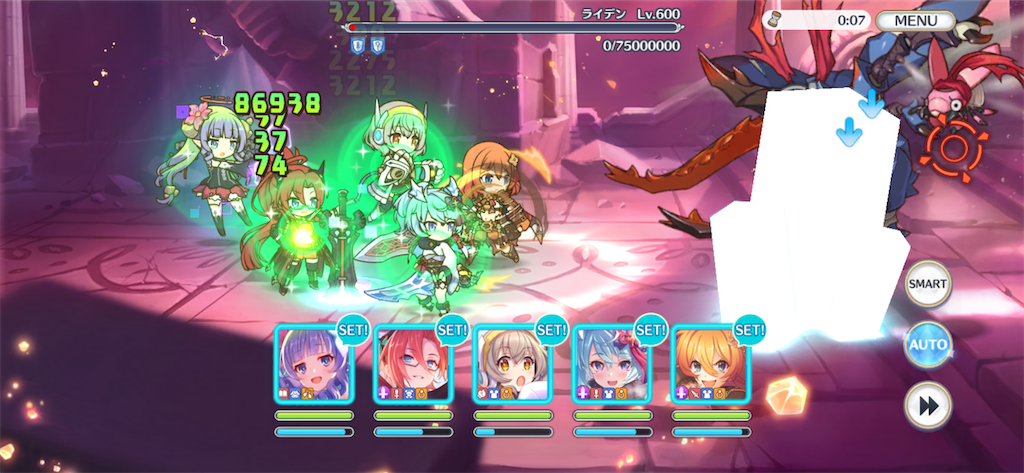The width and height of the screenshot is (1024, 473).
Task: Open the MENU button
Action: pyautogui.click(x=916, y=20)
